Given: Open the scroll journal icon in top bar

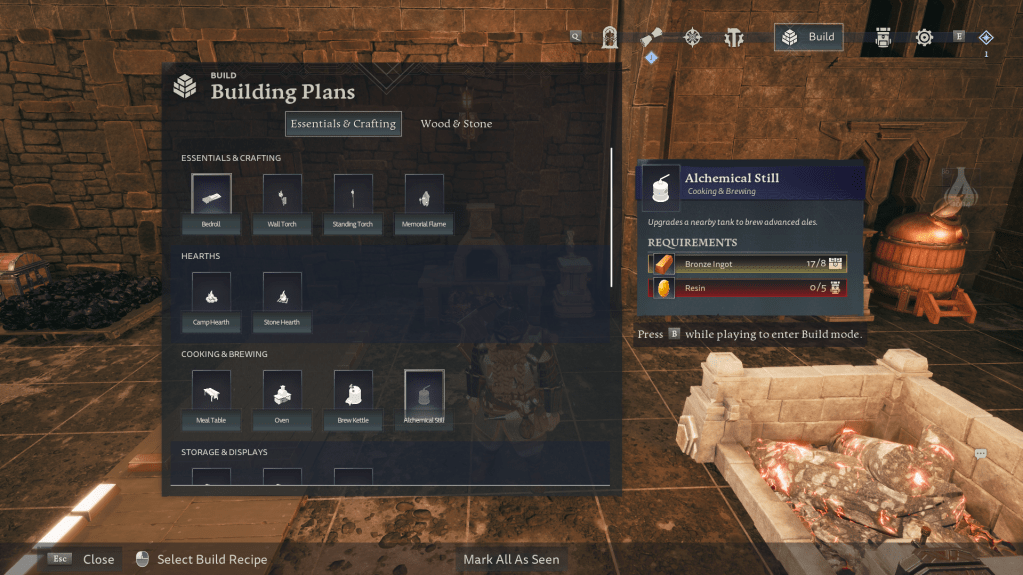Looking at the screenshot, I should [x=652, y=38].
